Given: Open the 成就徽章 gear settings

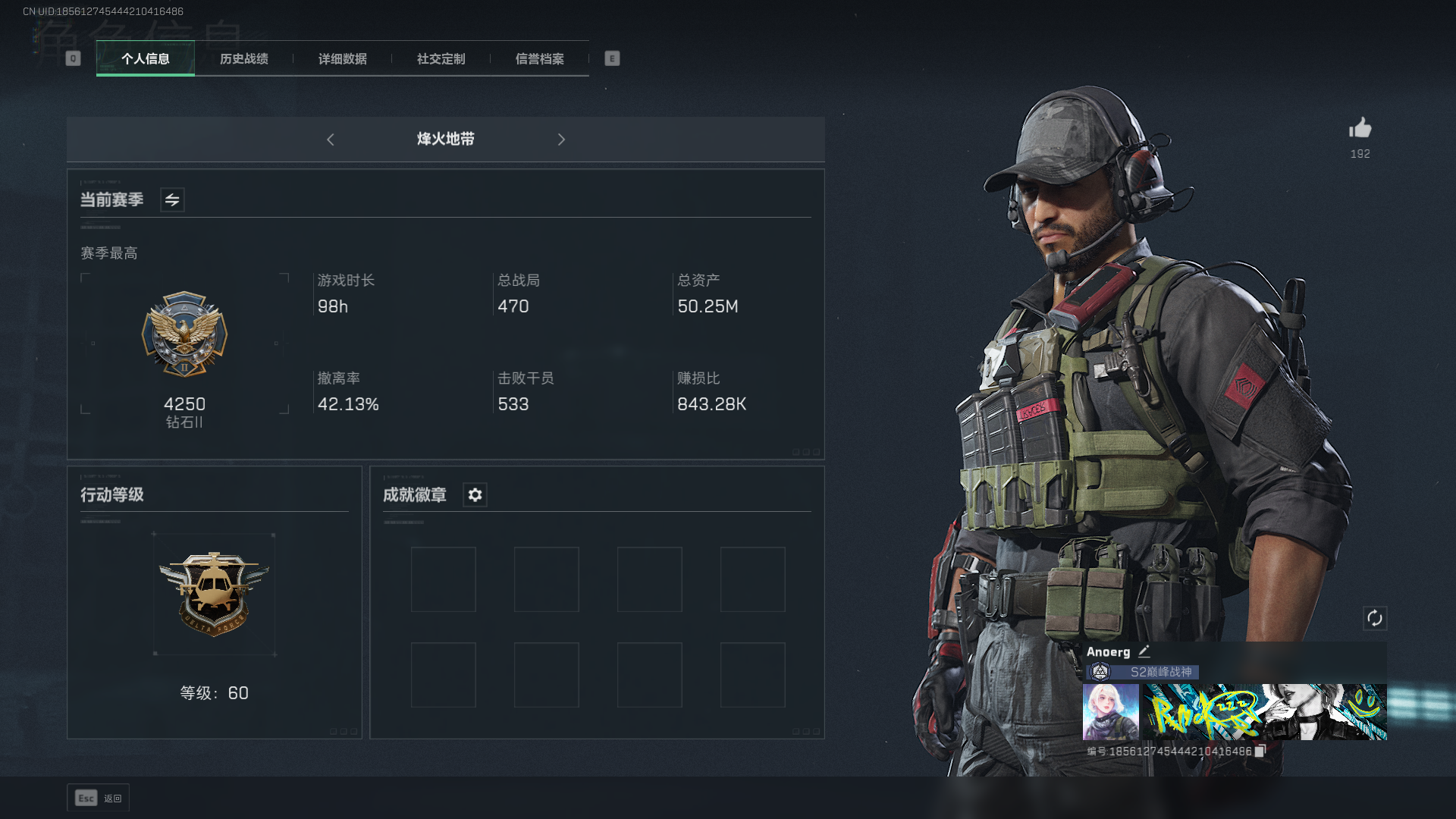Looking at the screenshot, I should pos(475,495).
